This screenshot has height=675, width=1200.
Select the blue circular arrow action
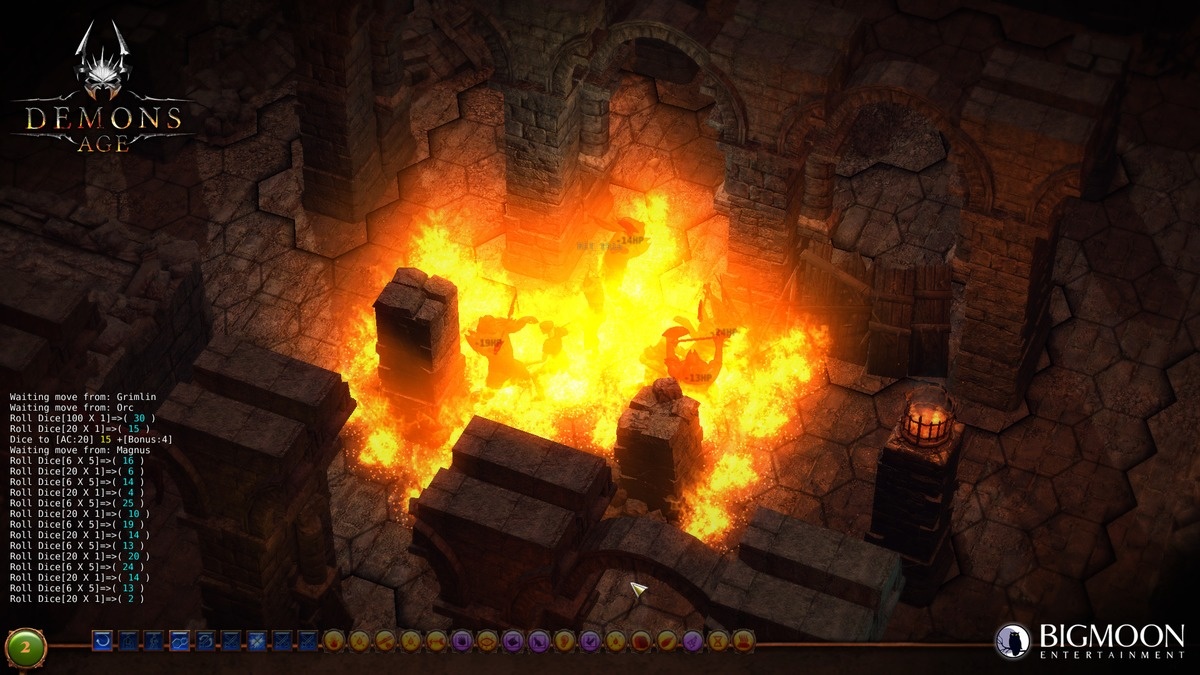point(102,640)
